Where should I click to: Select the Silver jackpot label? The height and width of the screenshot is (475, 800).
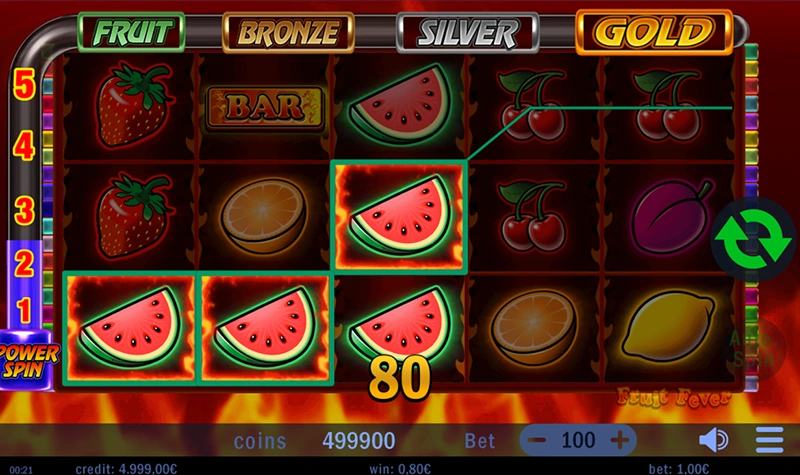pyautogui.click(x=468, y=32)
